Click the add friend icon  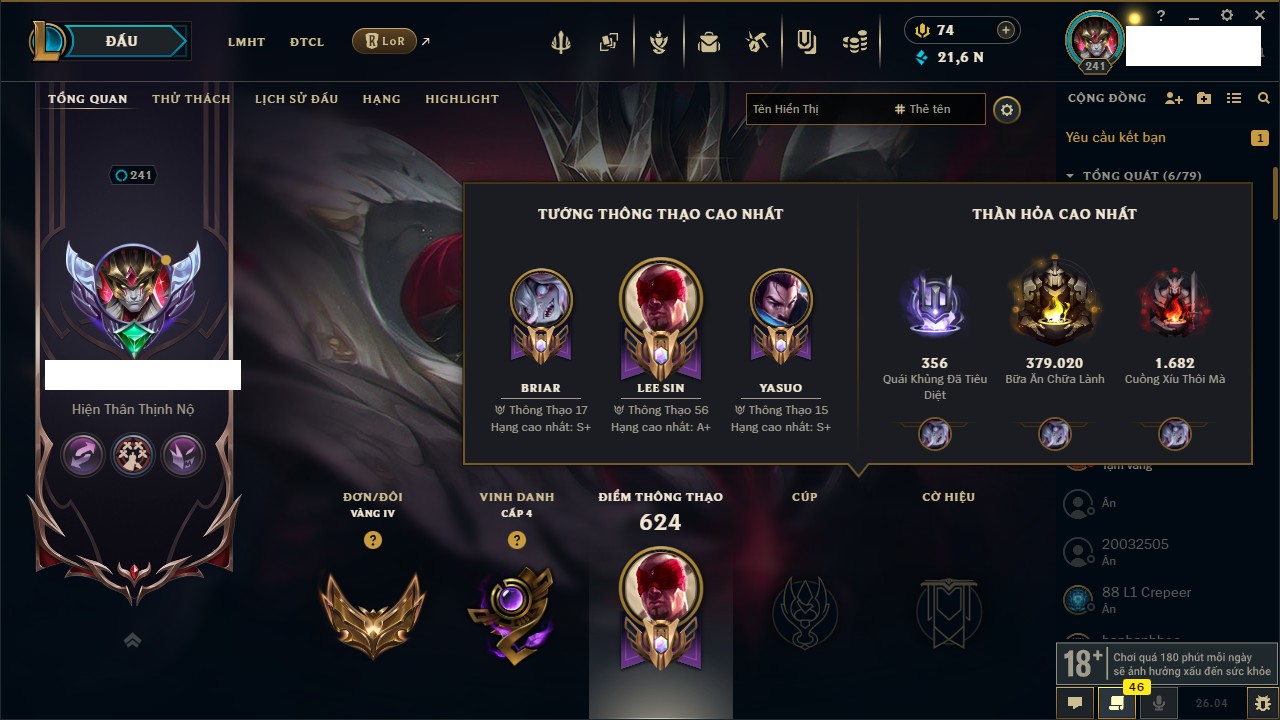coord(1174,98)
